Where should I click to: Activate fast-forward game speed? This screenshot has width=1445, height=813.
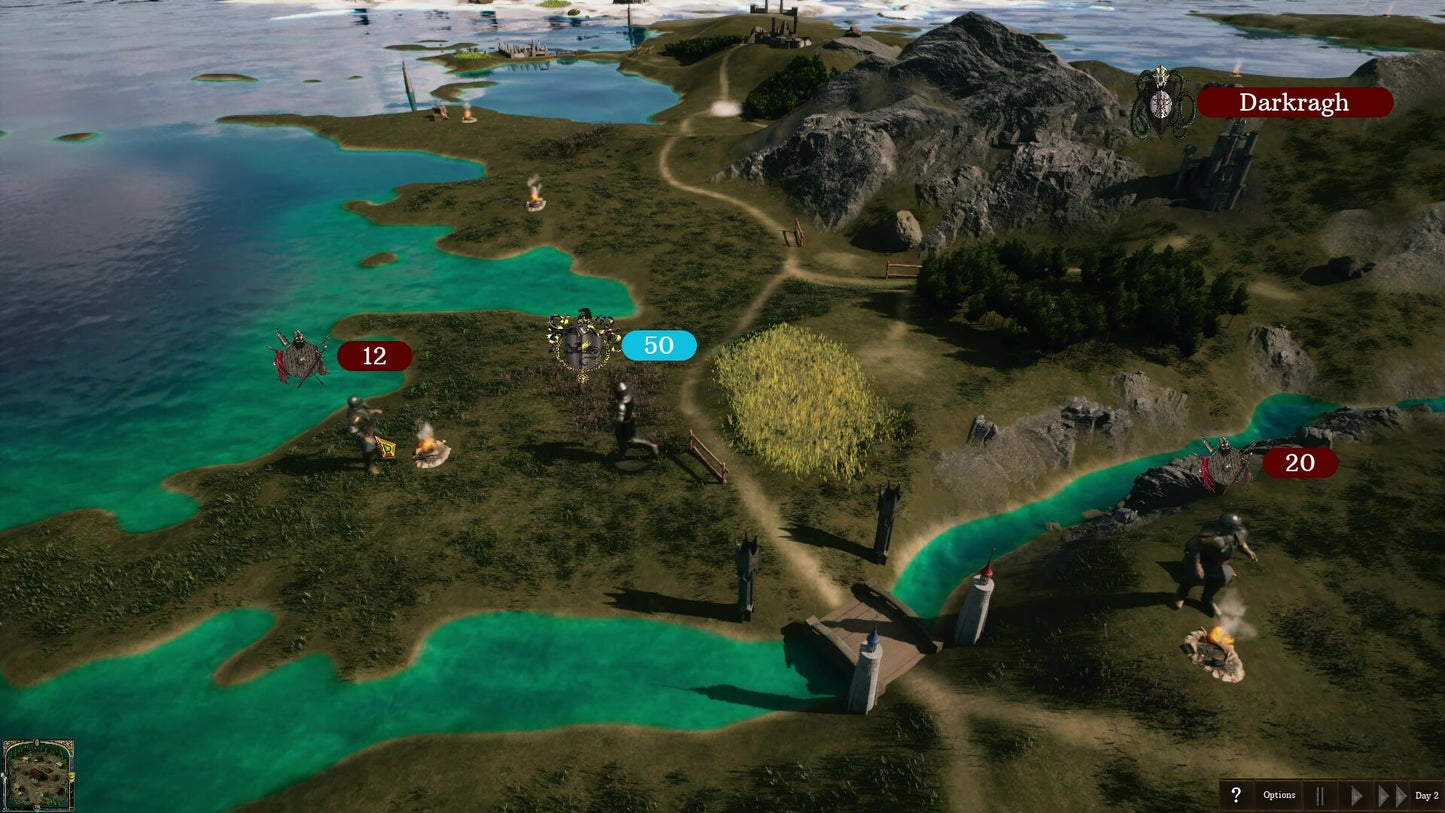1392,796
